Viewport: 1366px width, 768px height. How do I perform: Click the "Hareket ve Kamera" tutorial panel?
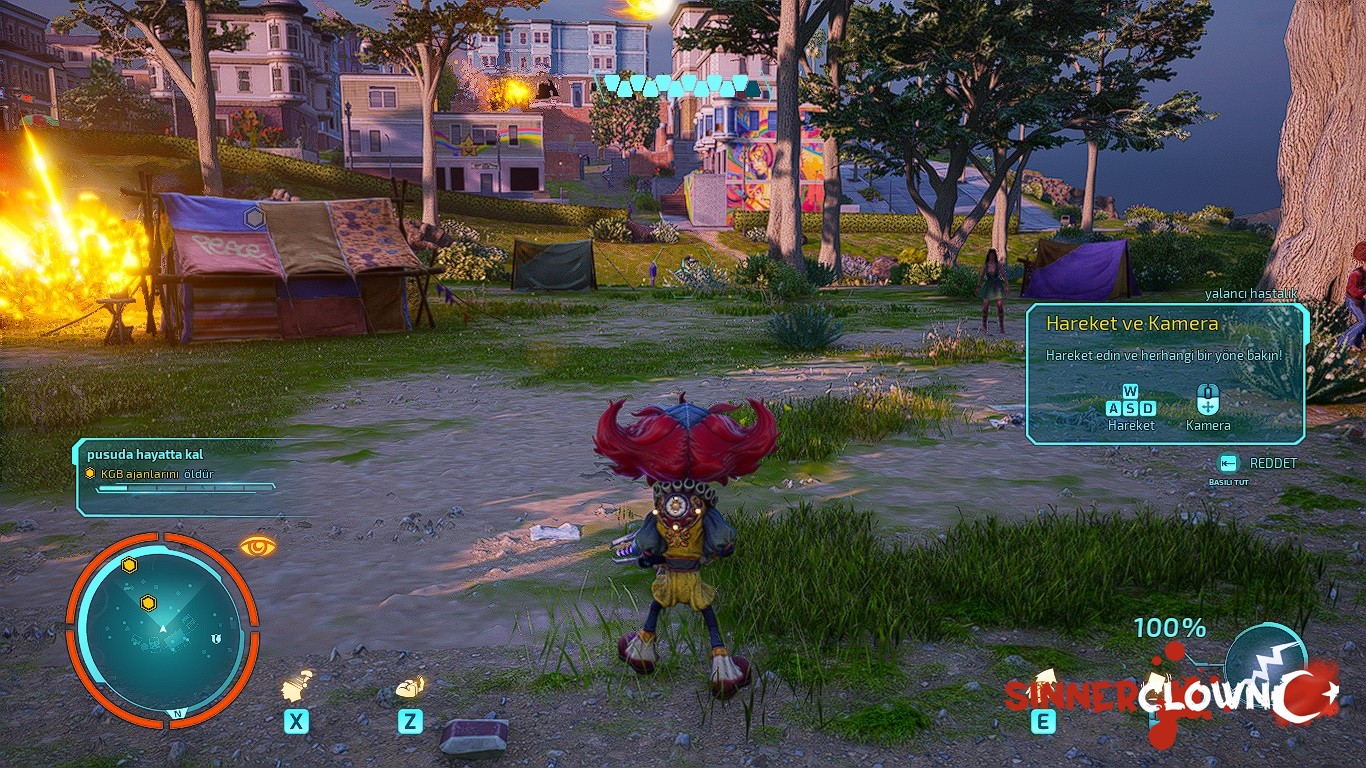click(x=1166, y=374)
